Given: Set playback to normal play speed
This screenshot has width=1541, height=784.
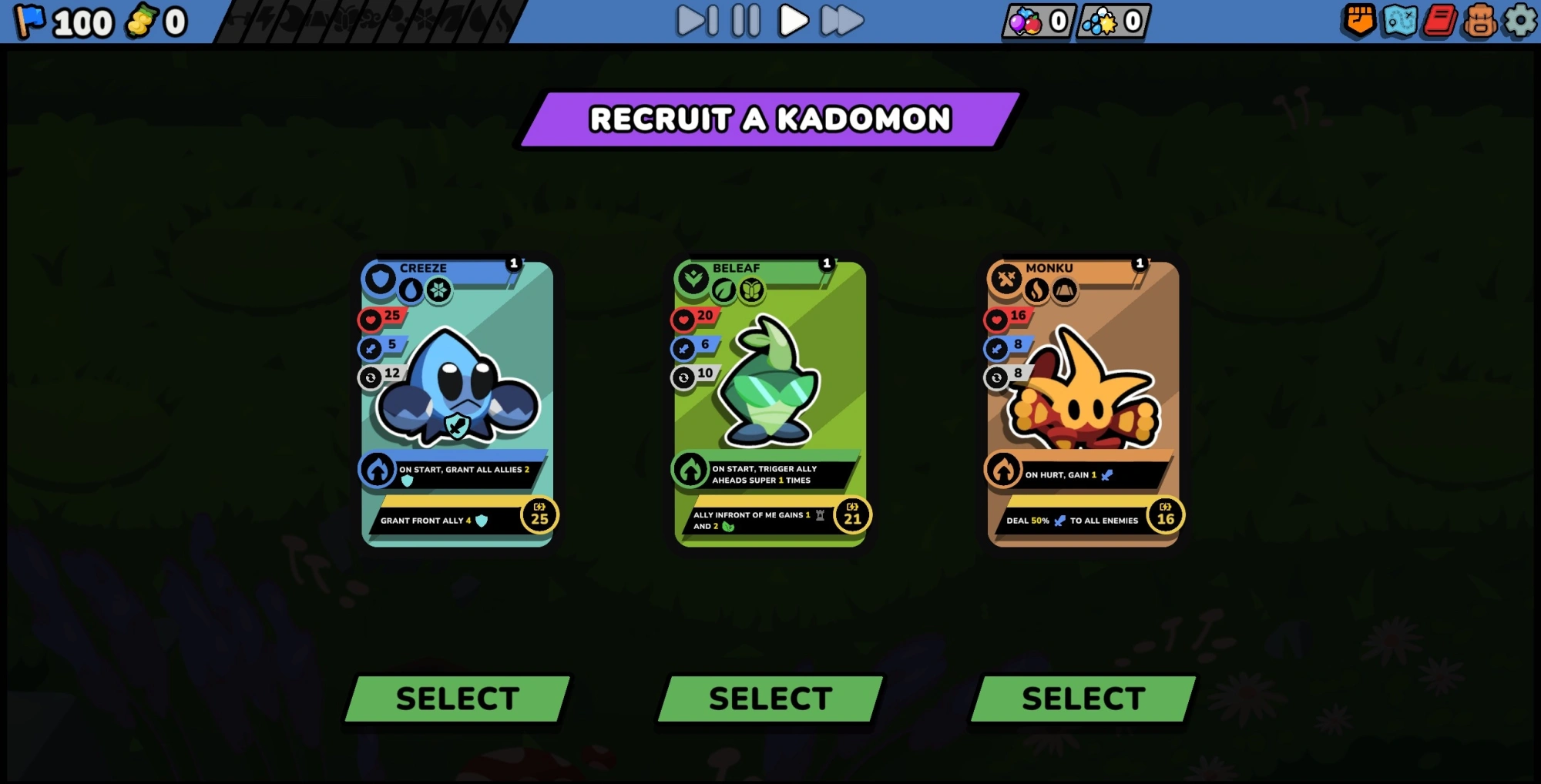Looking at the screenshot, I should click(x=793, y=21).
